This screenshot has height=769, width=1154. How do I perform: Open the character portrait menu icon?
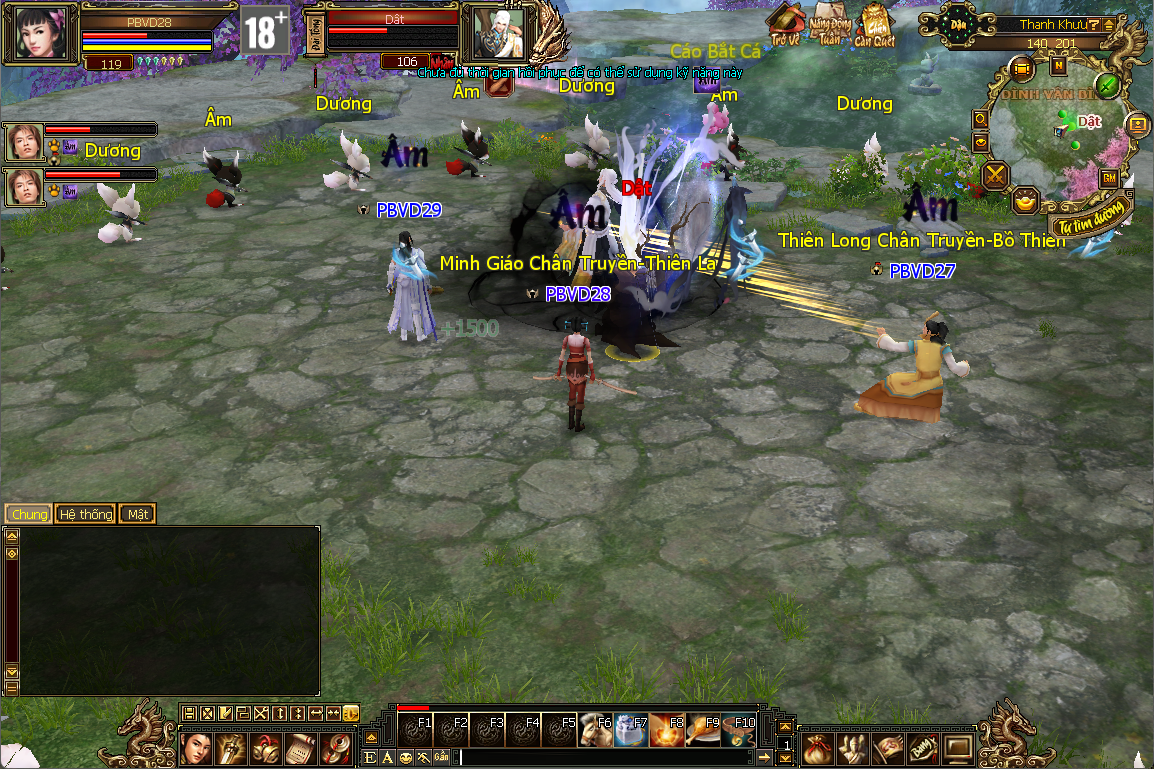point(197,747)
